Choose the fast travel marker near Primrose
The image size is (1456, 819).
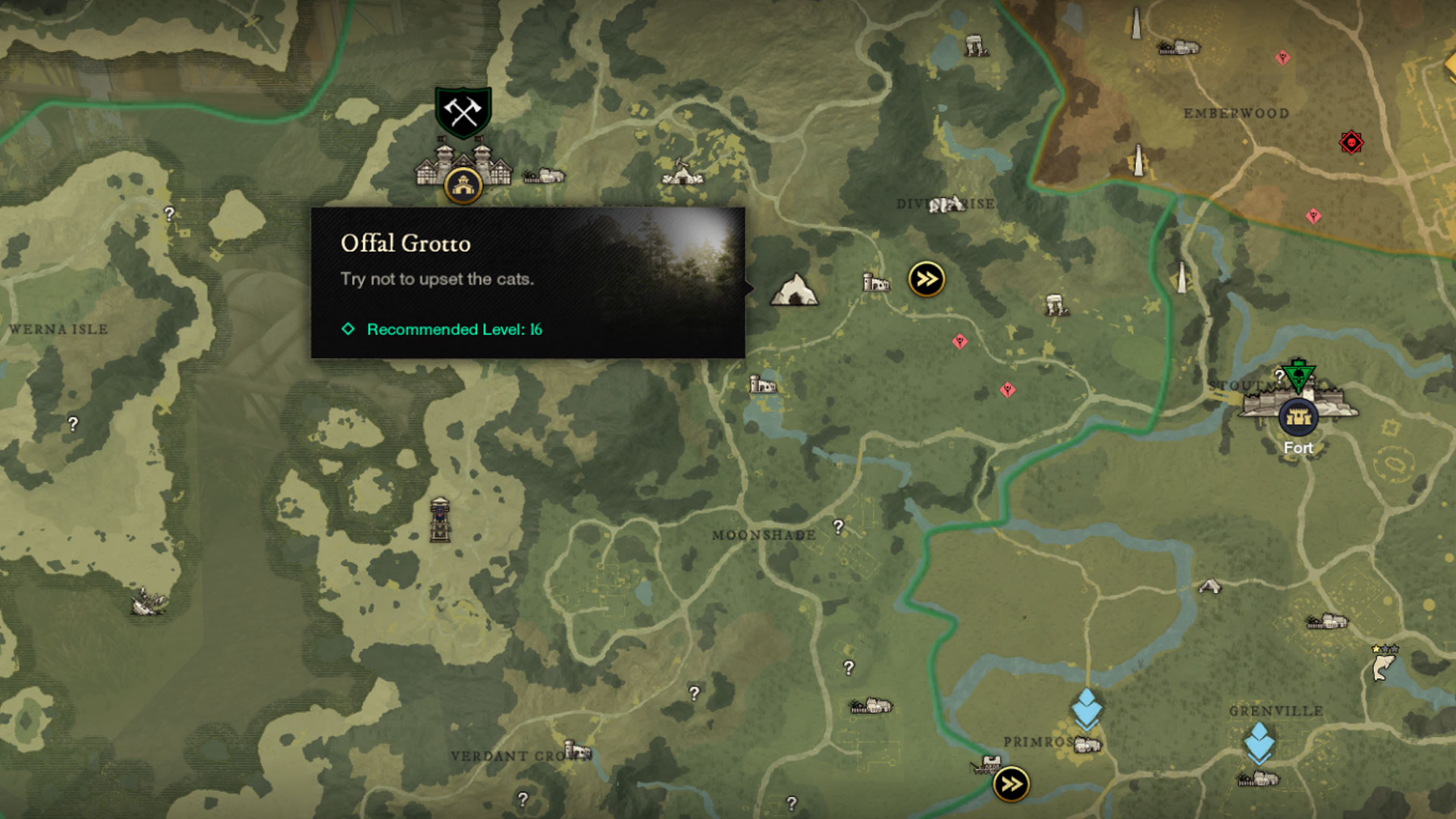[1011, 783]
